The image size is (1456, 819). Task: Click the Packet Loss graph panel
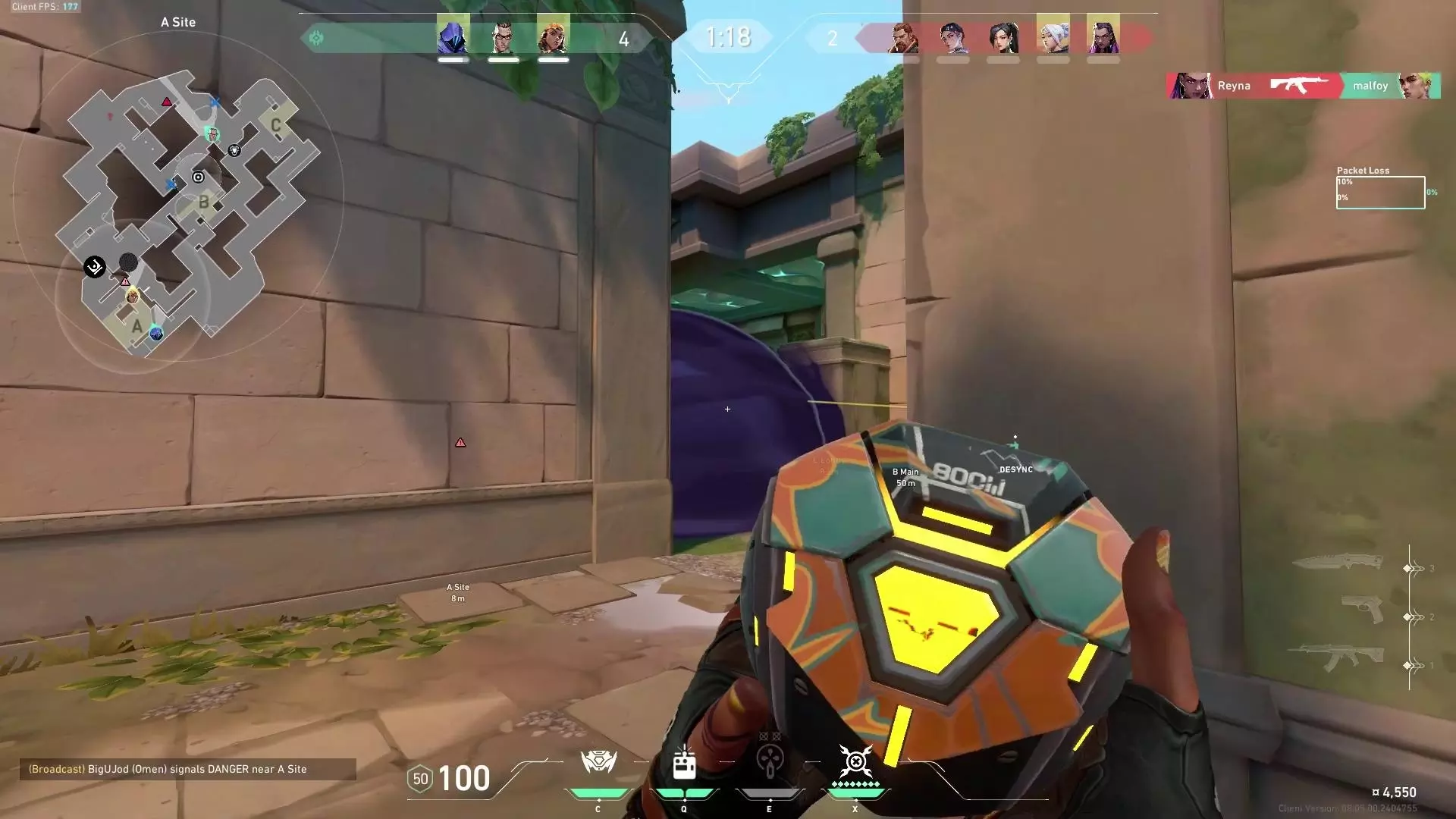pyautogui.click(x=1380, y=193)
